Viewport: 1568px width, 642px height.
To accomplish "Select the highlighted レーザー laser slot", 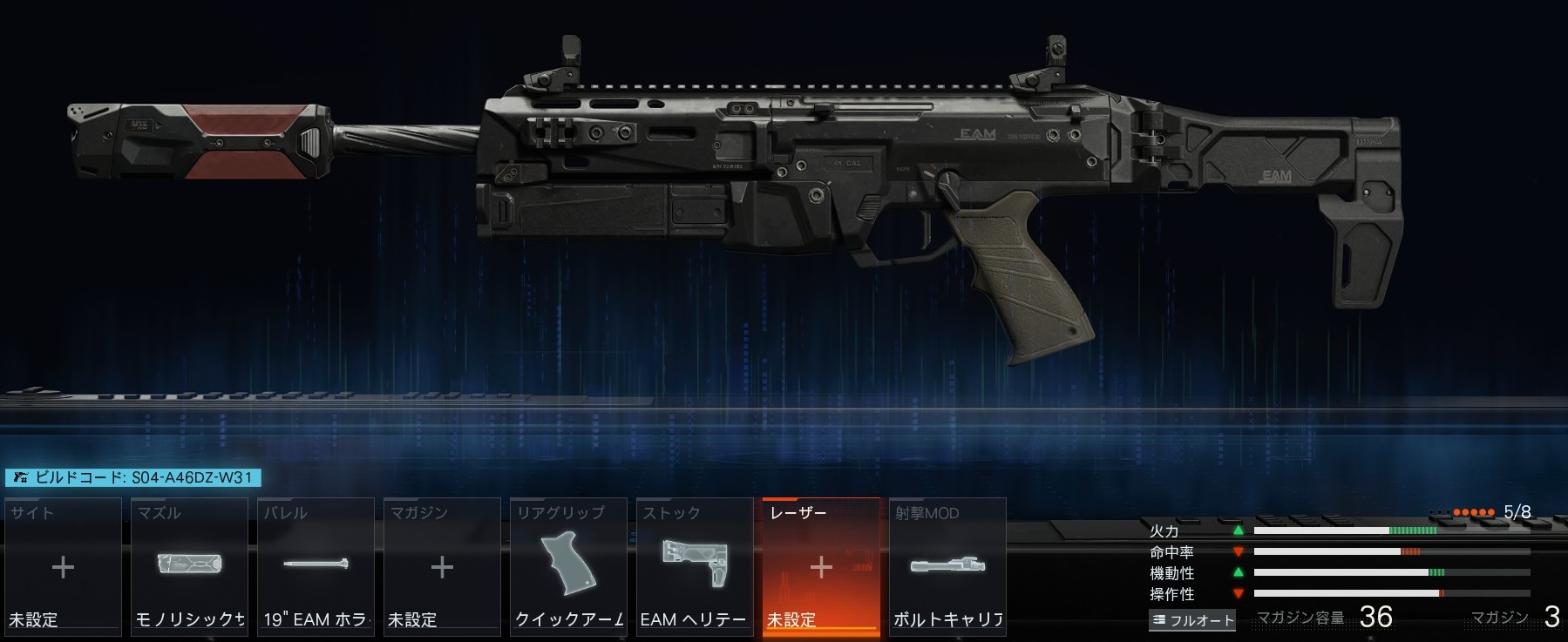I will [821, 566].
